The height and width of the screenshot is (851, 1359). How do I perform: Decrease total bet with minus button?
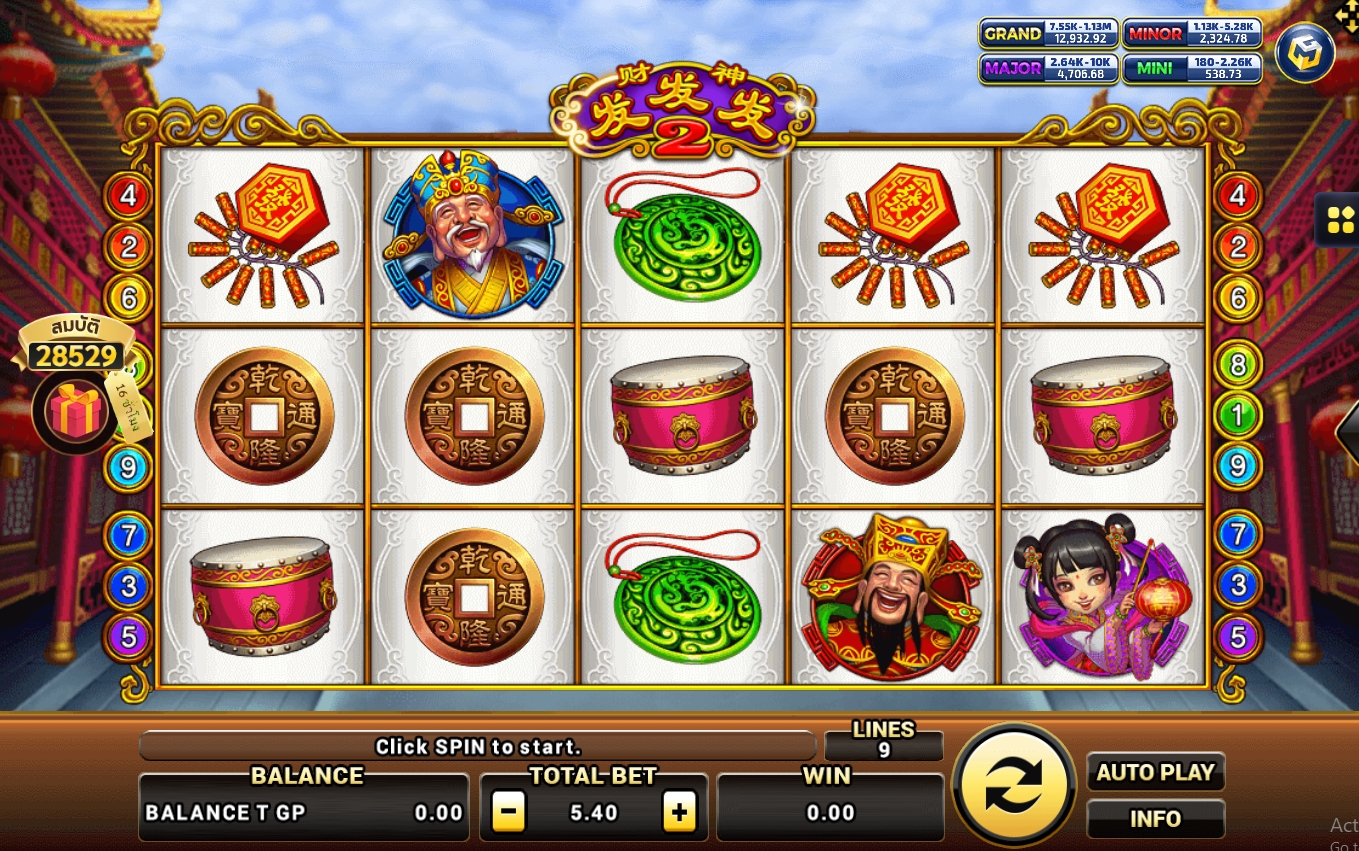click(x=509, y=813)
